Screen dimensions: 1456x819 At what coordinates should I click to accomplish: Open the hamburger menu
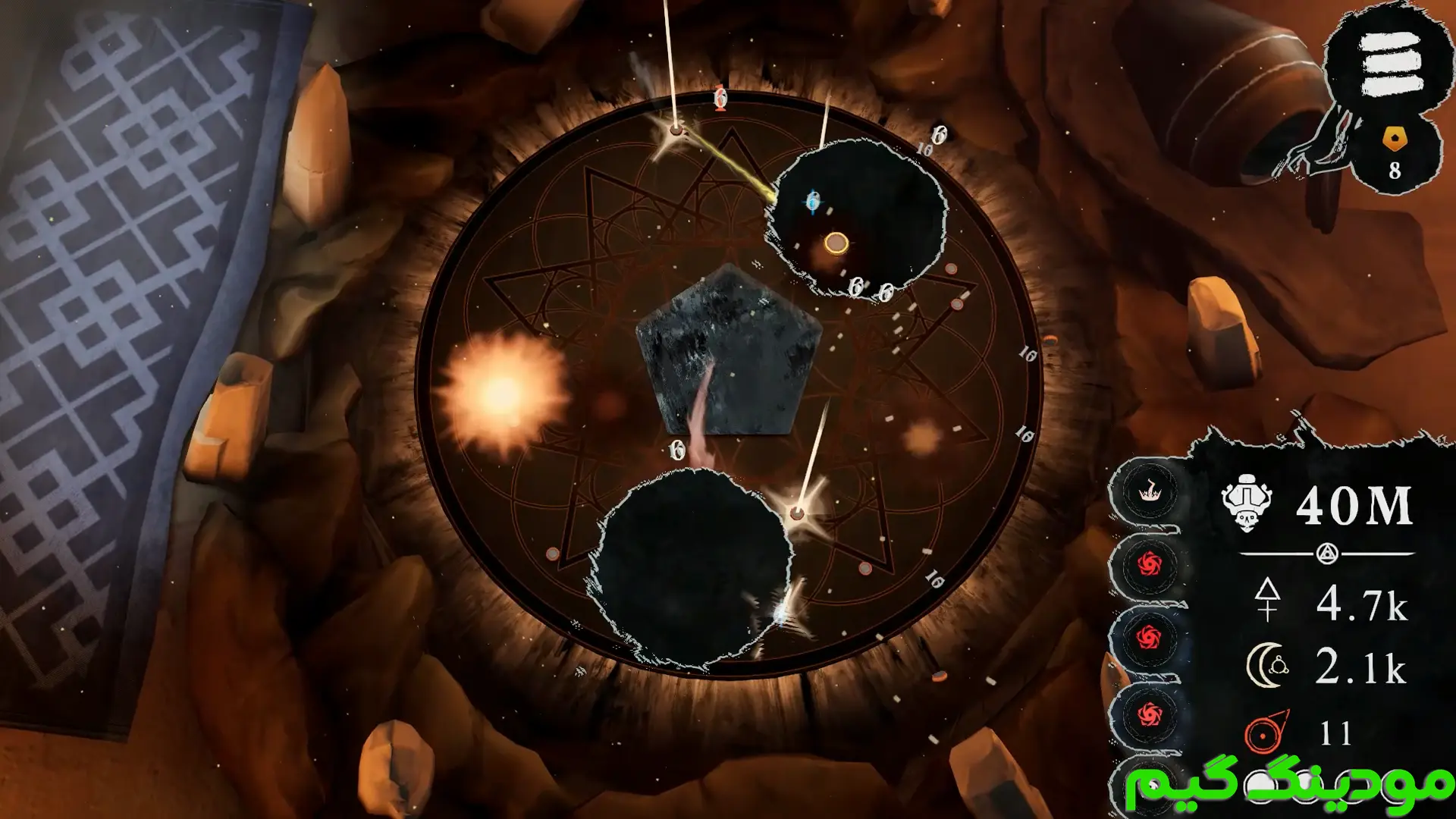[x=1391, y=65]
